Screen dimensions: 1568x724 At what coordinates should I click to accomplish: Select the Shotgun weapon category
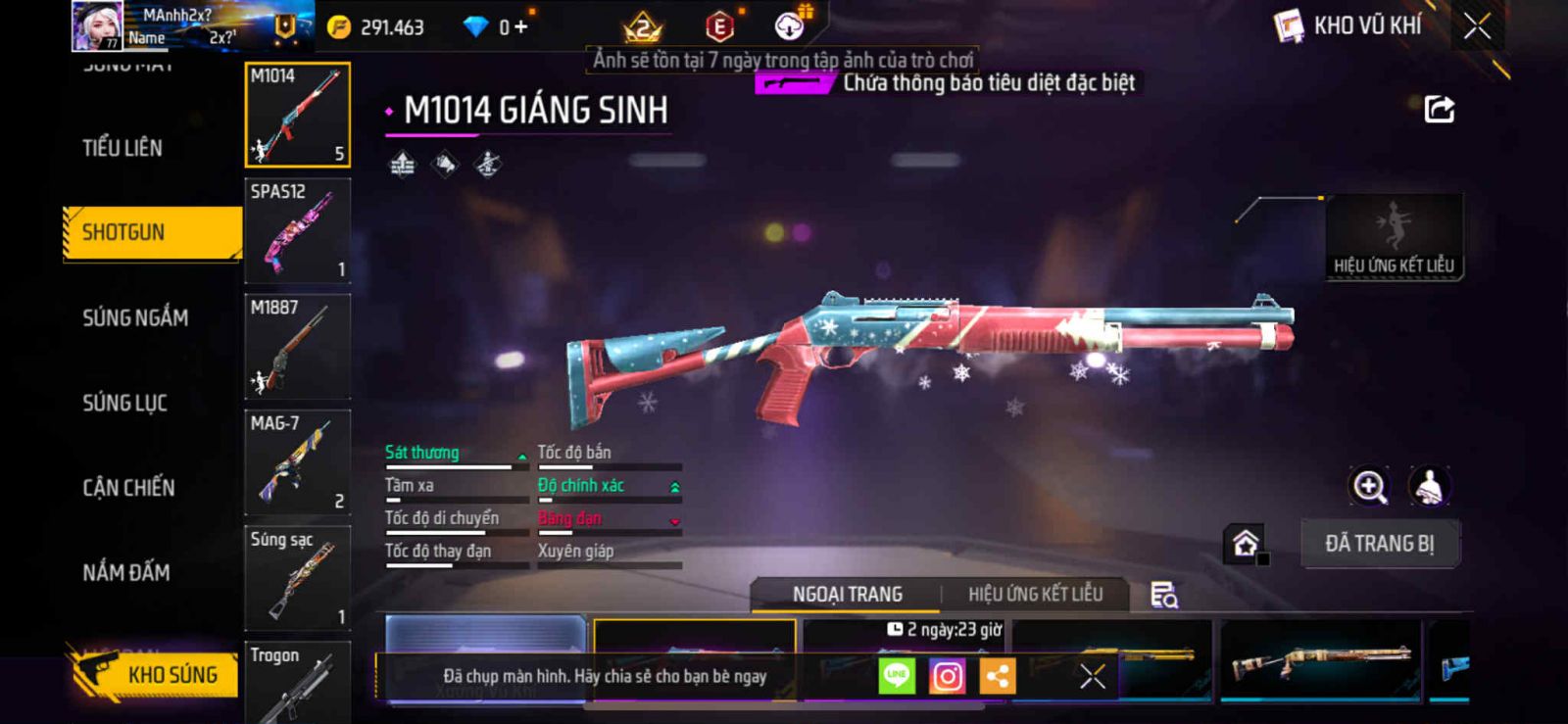point(151,233)
